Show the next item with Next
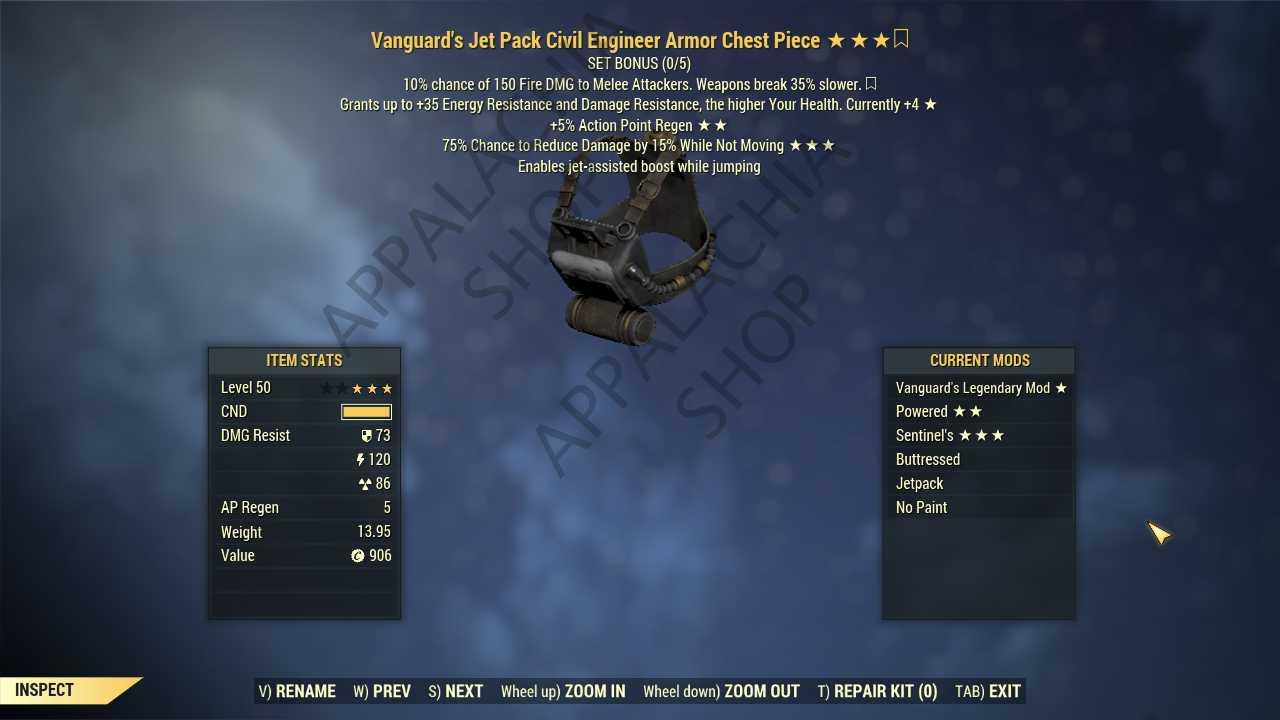The width and height of the screenshot is (1280, 720). click(x=456, y=691)
